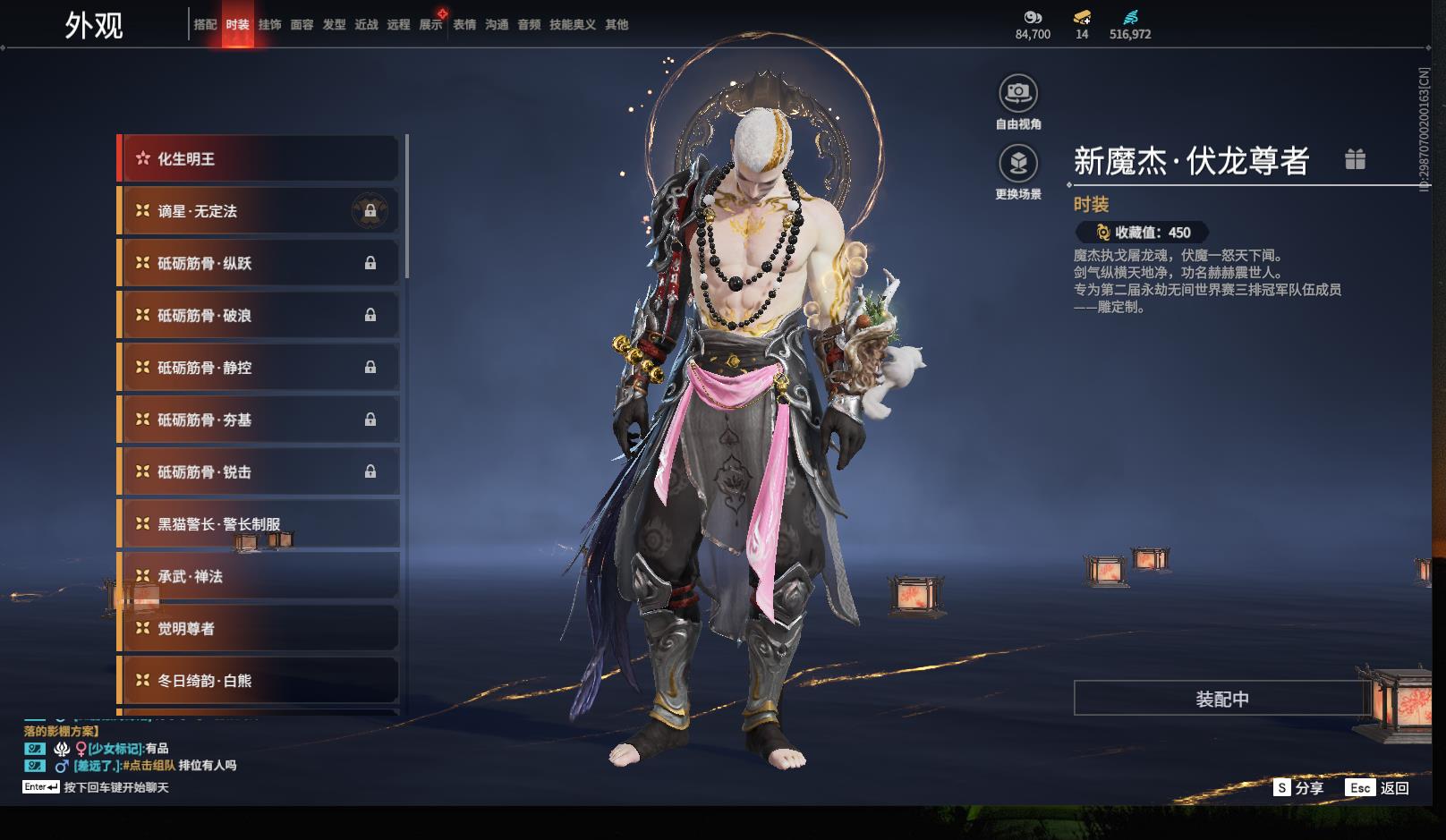Select the 黑猫警长·警长制服 outfit
This screenshot has height=840, width=1446.
click(259, 524)
